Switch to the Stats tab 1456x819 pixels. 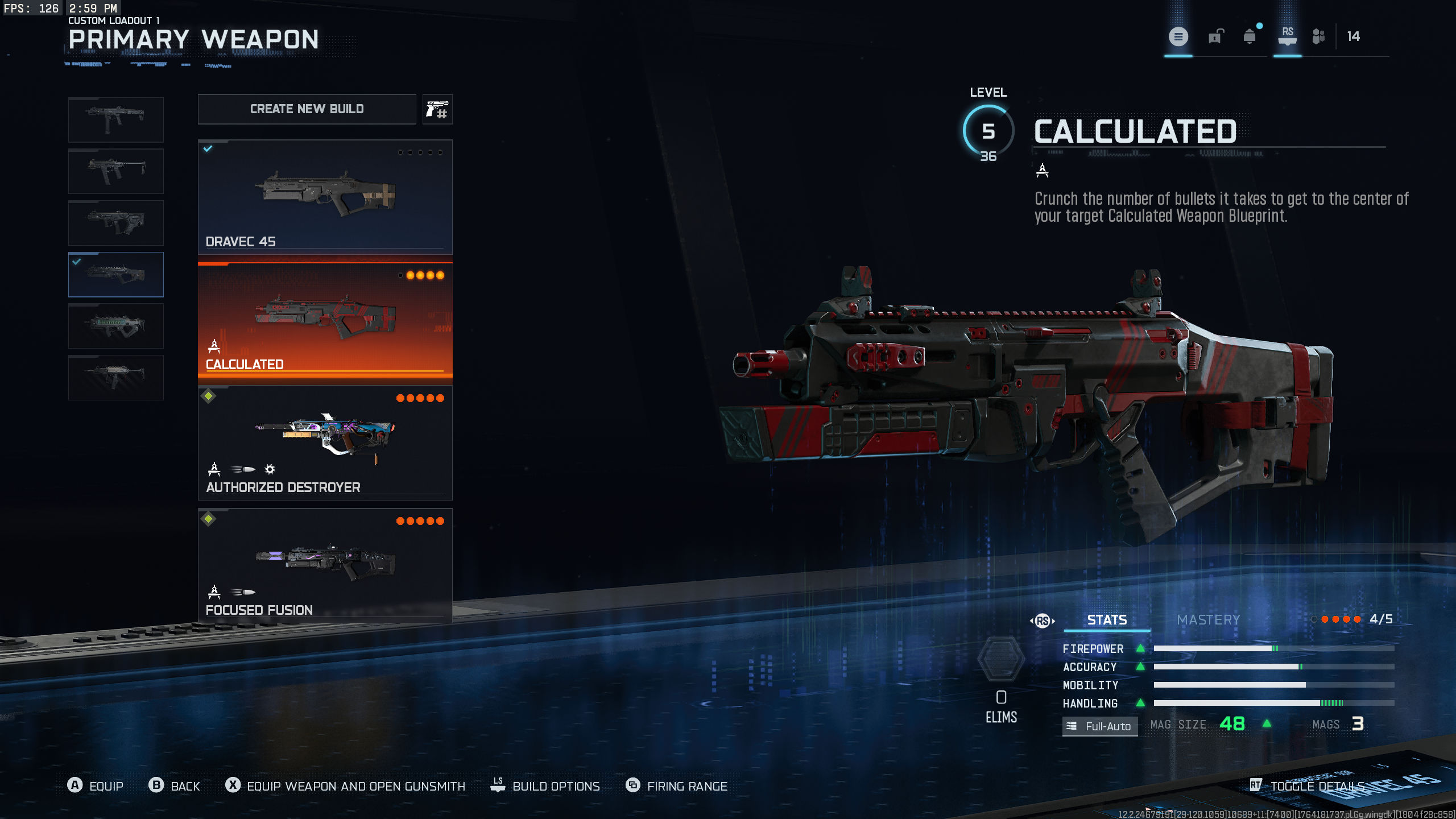(x=1106, y=620)
